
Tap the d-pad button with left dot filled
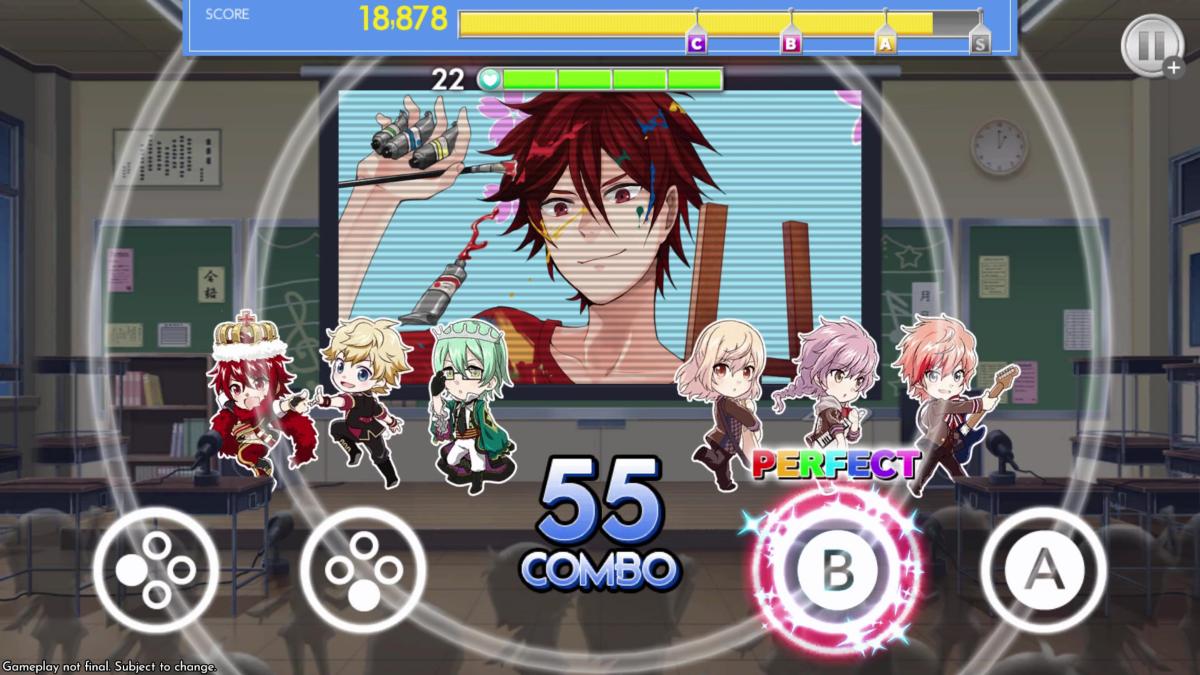click(x=156, y=569)
